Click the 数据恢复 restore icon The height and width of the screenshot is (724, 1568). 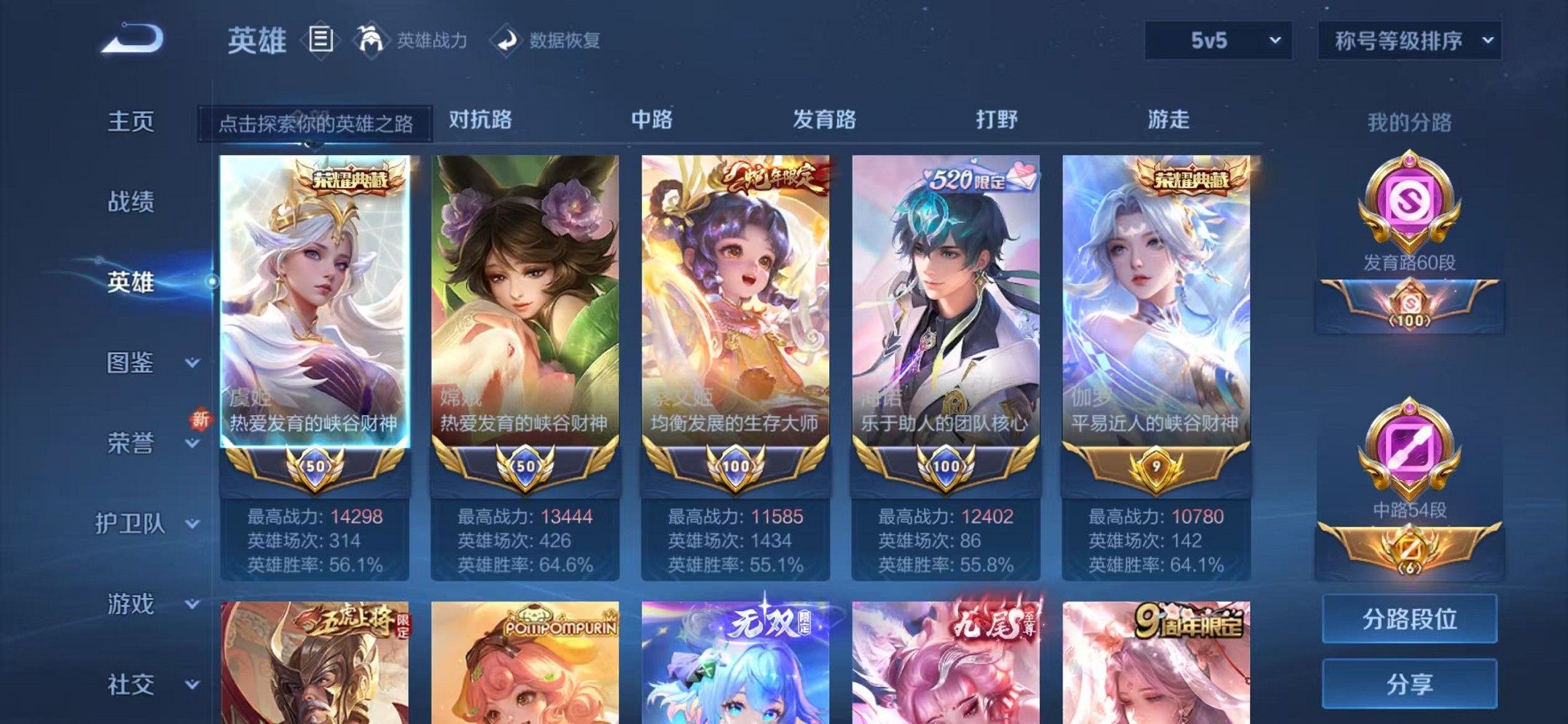pos(508,40)
